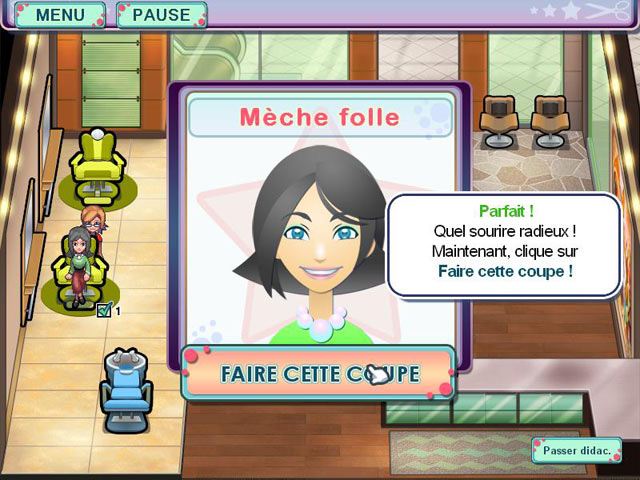
Task: Open the MENU button
Action: 58,15
